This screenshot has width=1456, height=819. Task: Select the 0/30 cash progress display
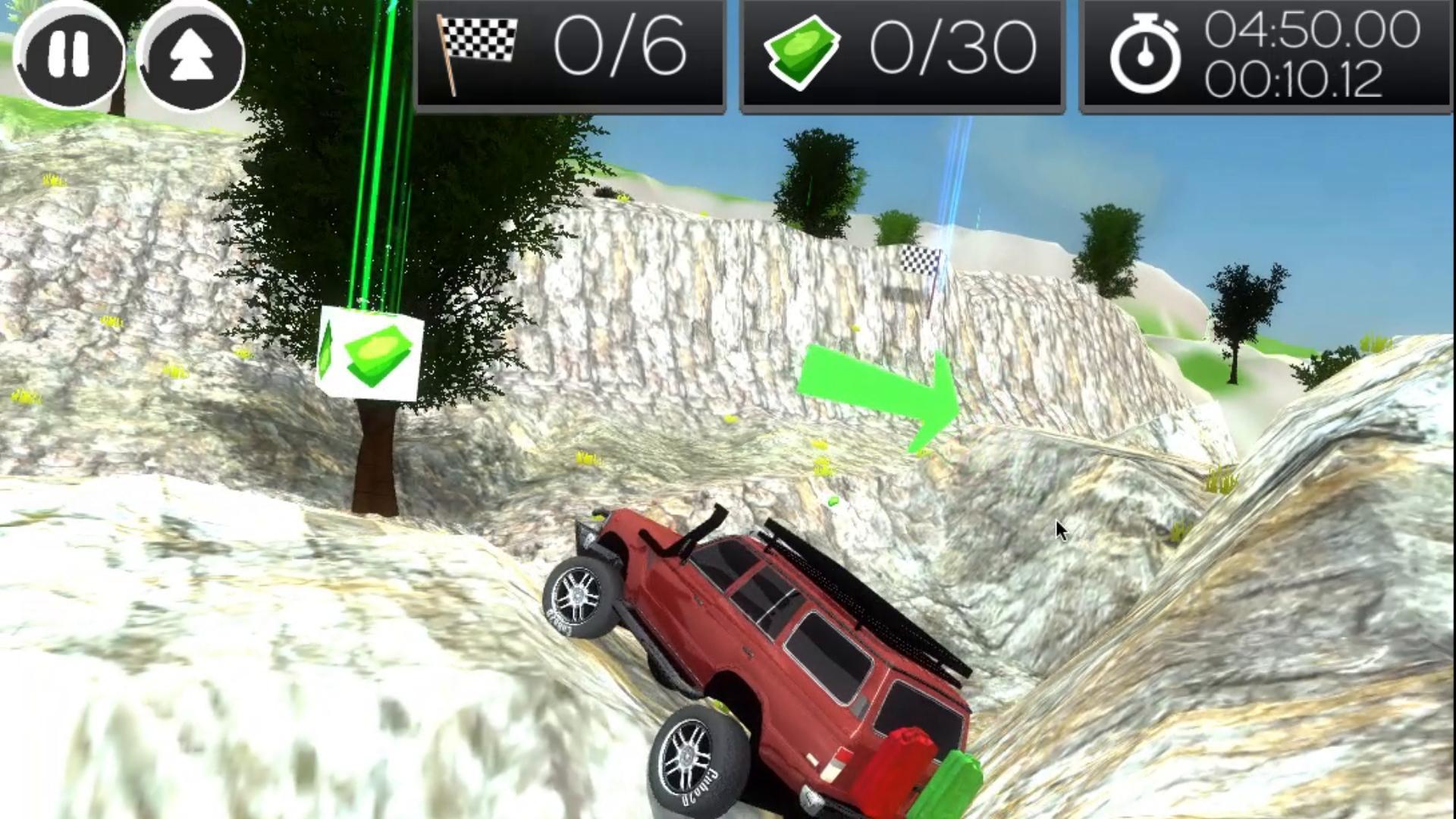click(x=952, y=49)
